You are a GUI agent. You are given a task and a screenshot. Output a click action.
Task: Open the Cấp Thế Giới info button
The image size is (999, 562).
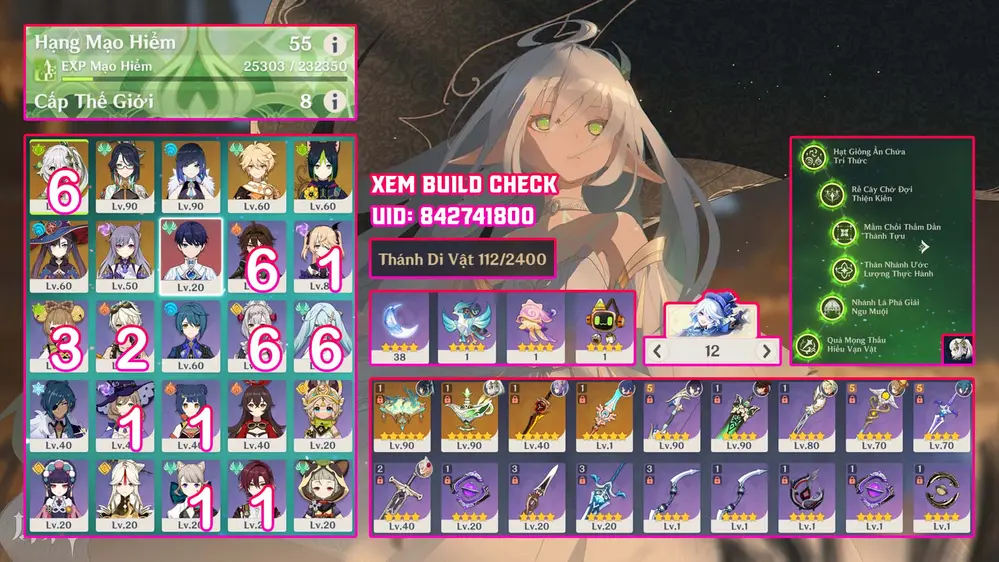pos(334,101)
